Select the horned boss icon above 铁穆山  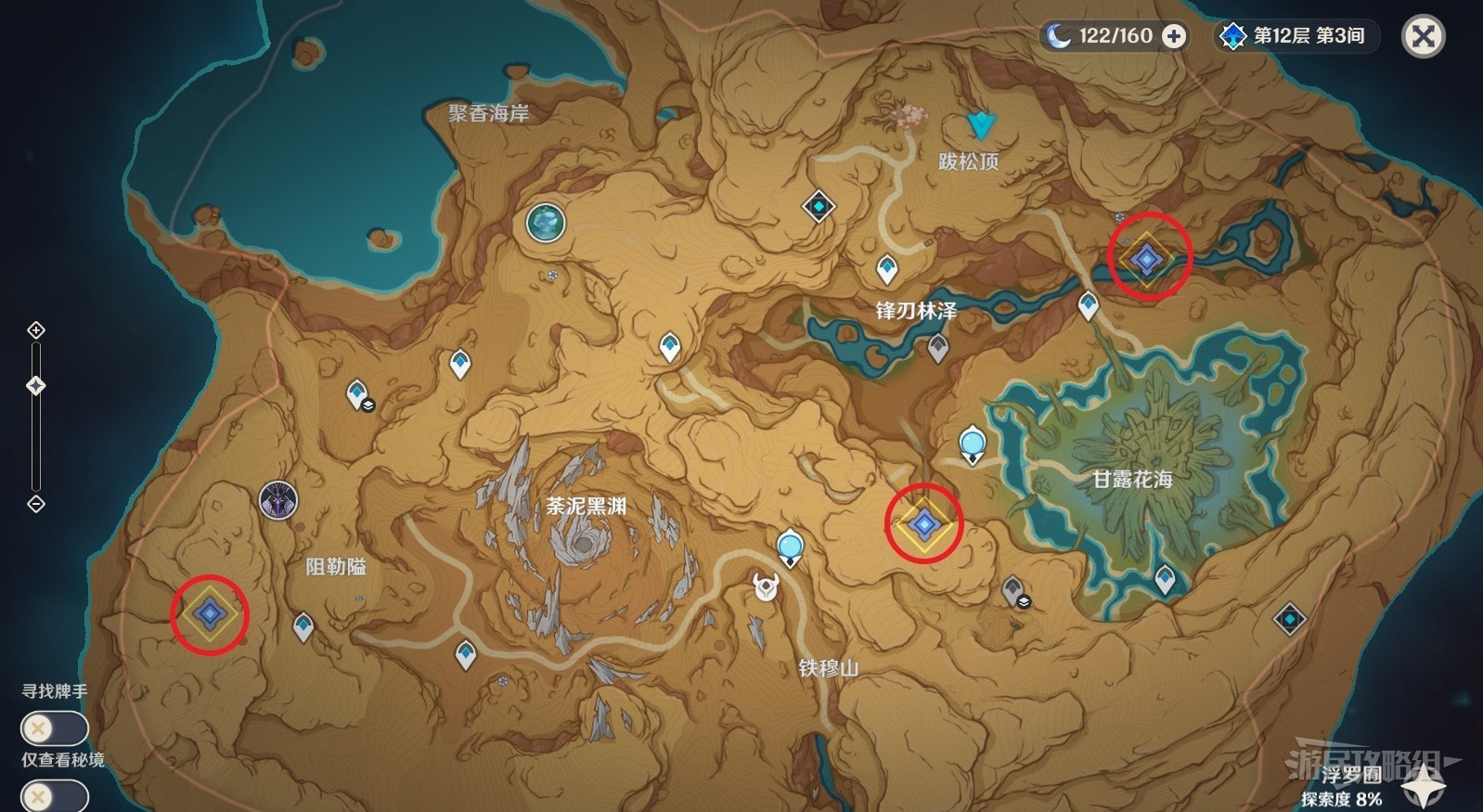tap(766, 586)
